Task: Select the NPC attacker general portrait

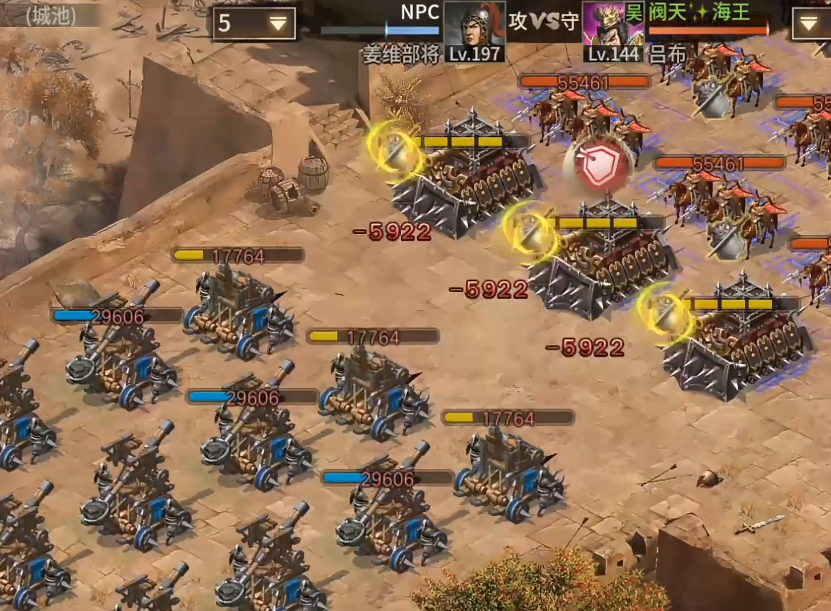Action: click(474, 22)
